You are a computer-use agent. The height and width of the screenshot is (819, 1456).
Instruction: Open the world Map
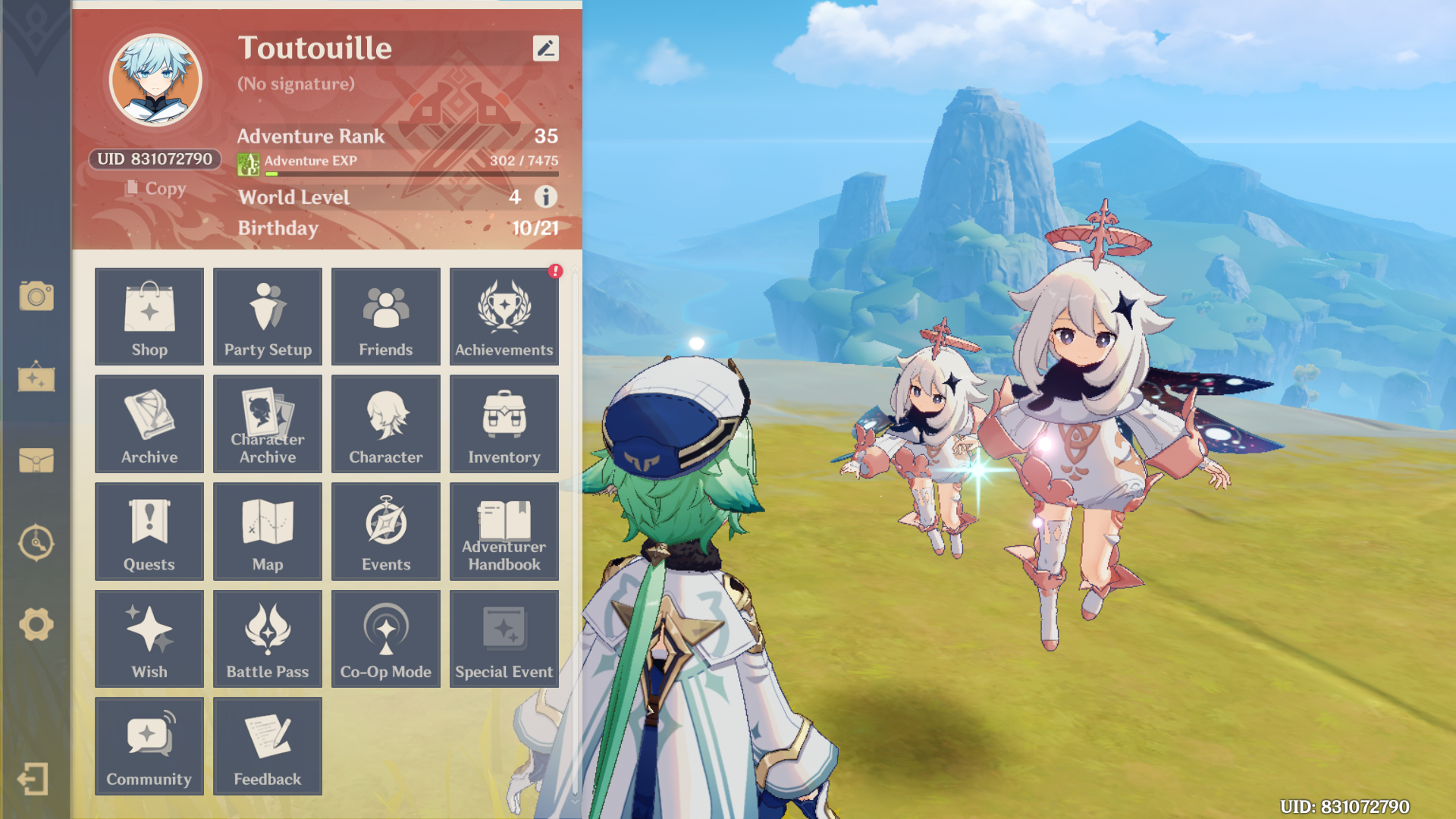[x=267, y=531]
